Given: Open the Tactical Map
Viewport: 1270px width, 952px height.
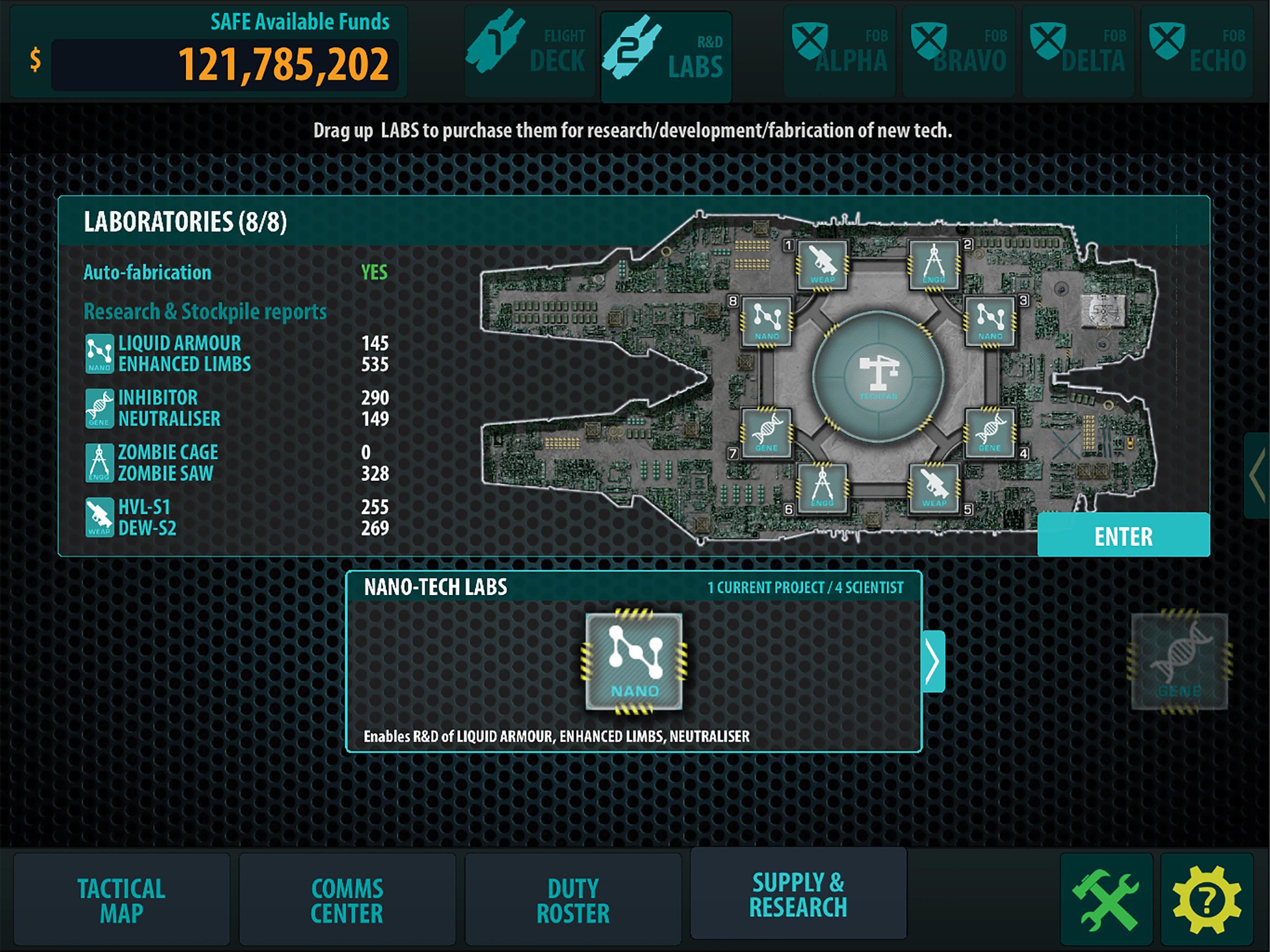Looking at the screenshot, I should pos(120,899).
